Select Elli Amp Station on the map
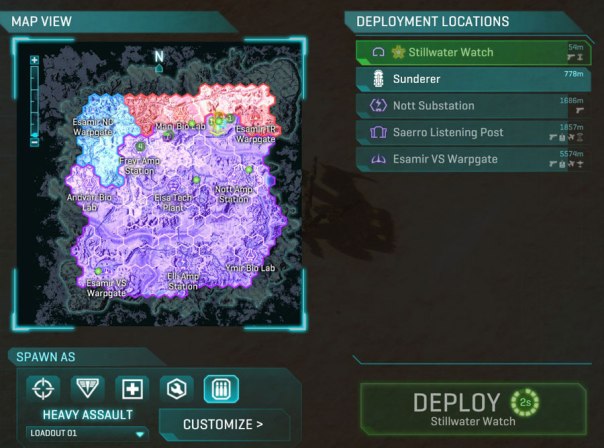The height and width of the screenshot is (448, 604). coord(183,280)
